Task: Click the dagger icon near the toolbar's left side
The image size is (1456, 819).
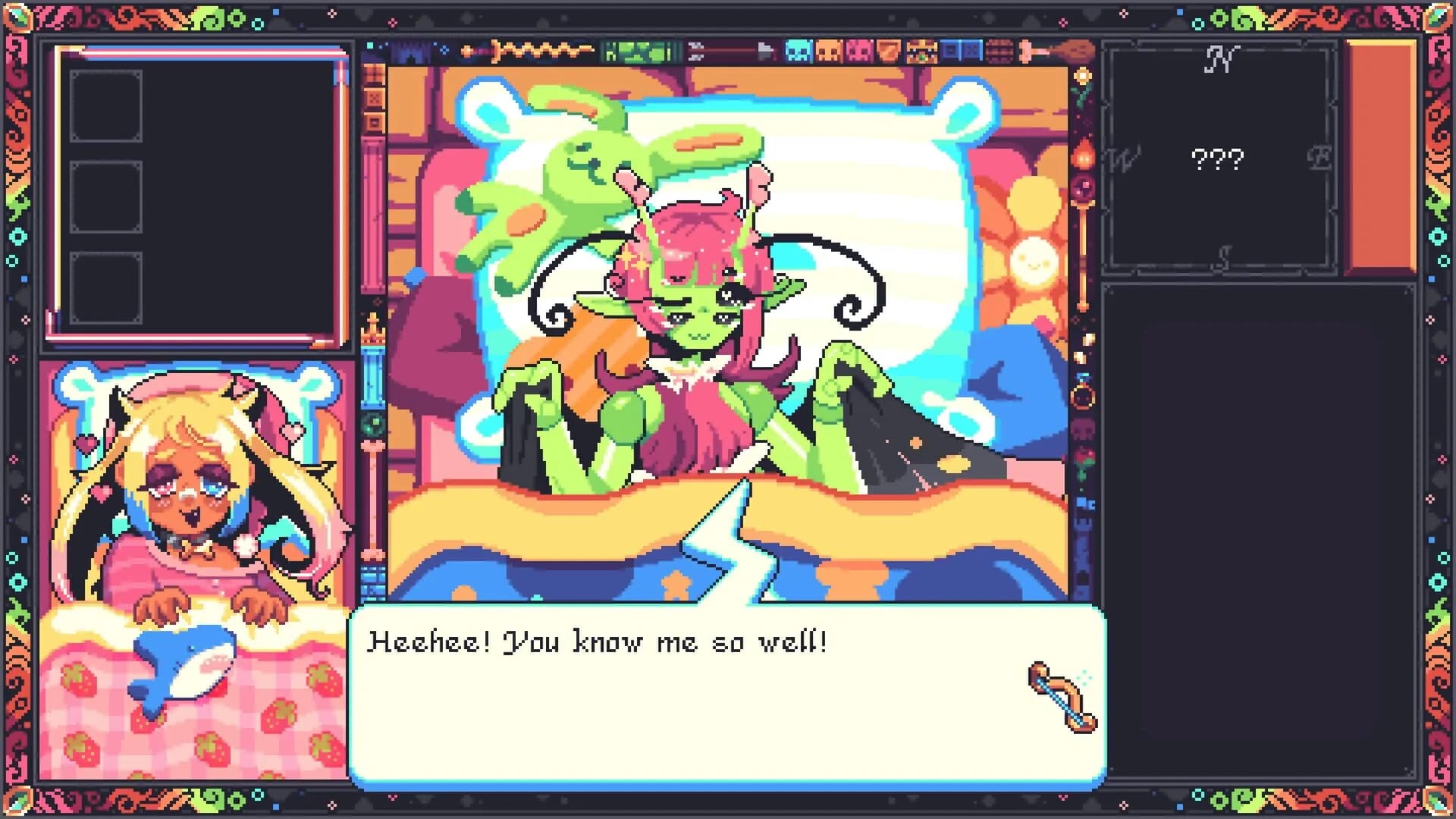Action: tap(470, 50)
